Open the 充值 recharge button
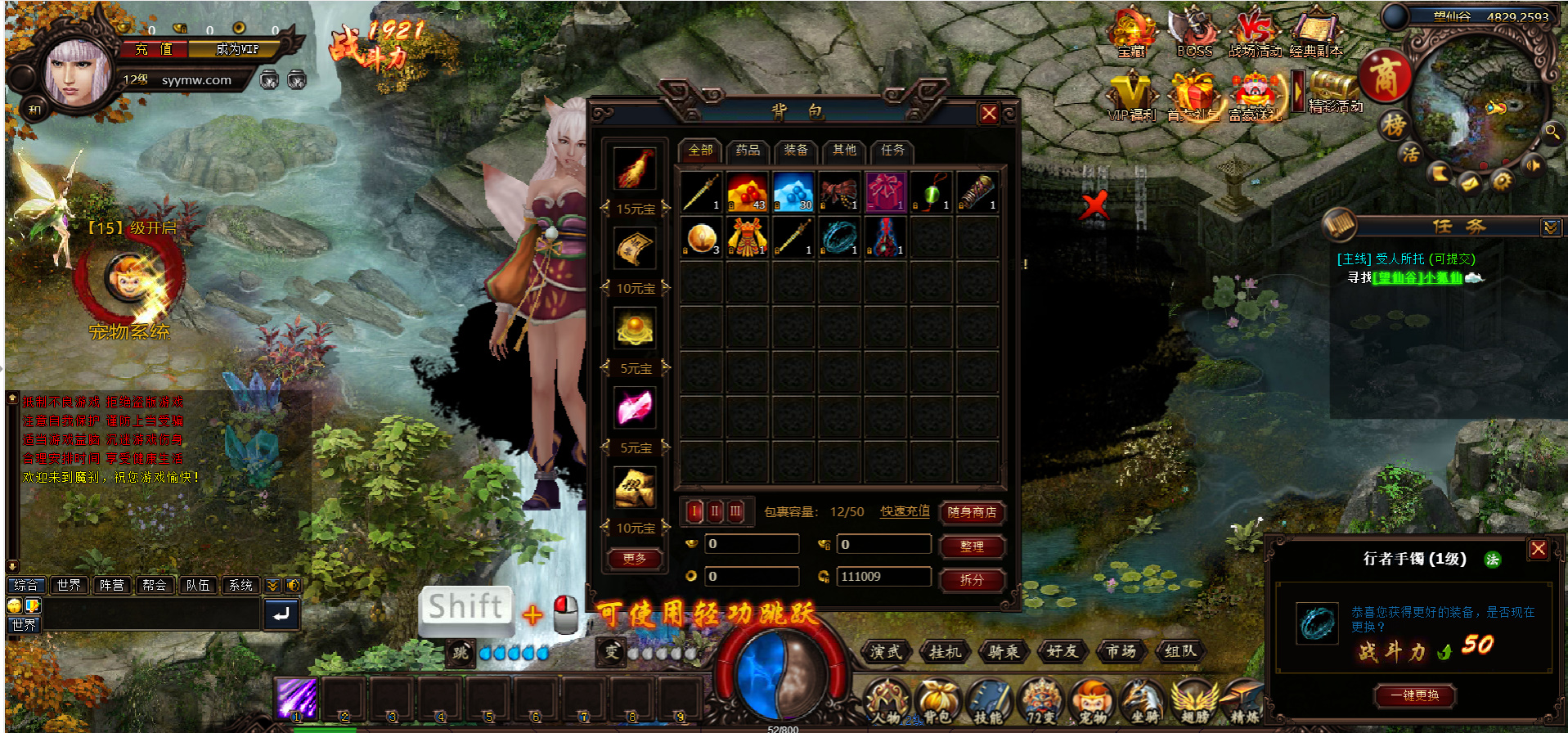Screen dimensions: 1568x733 point(155,49)
